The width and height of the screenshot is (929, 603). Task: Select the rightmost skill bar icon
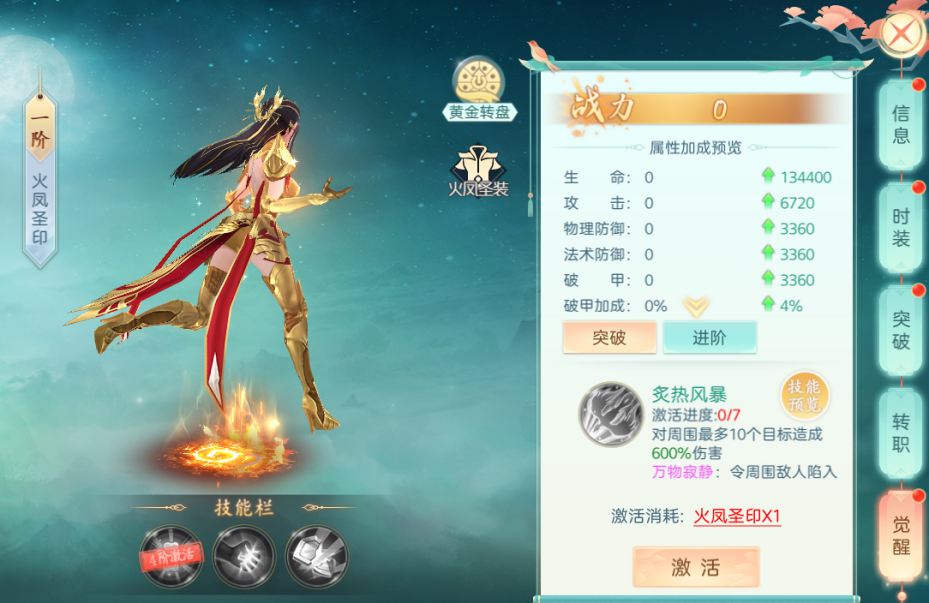pos(316,553)
